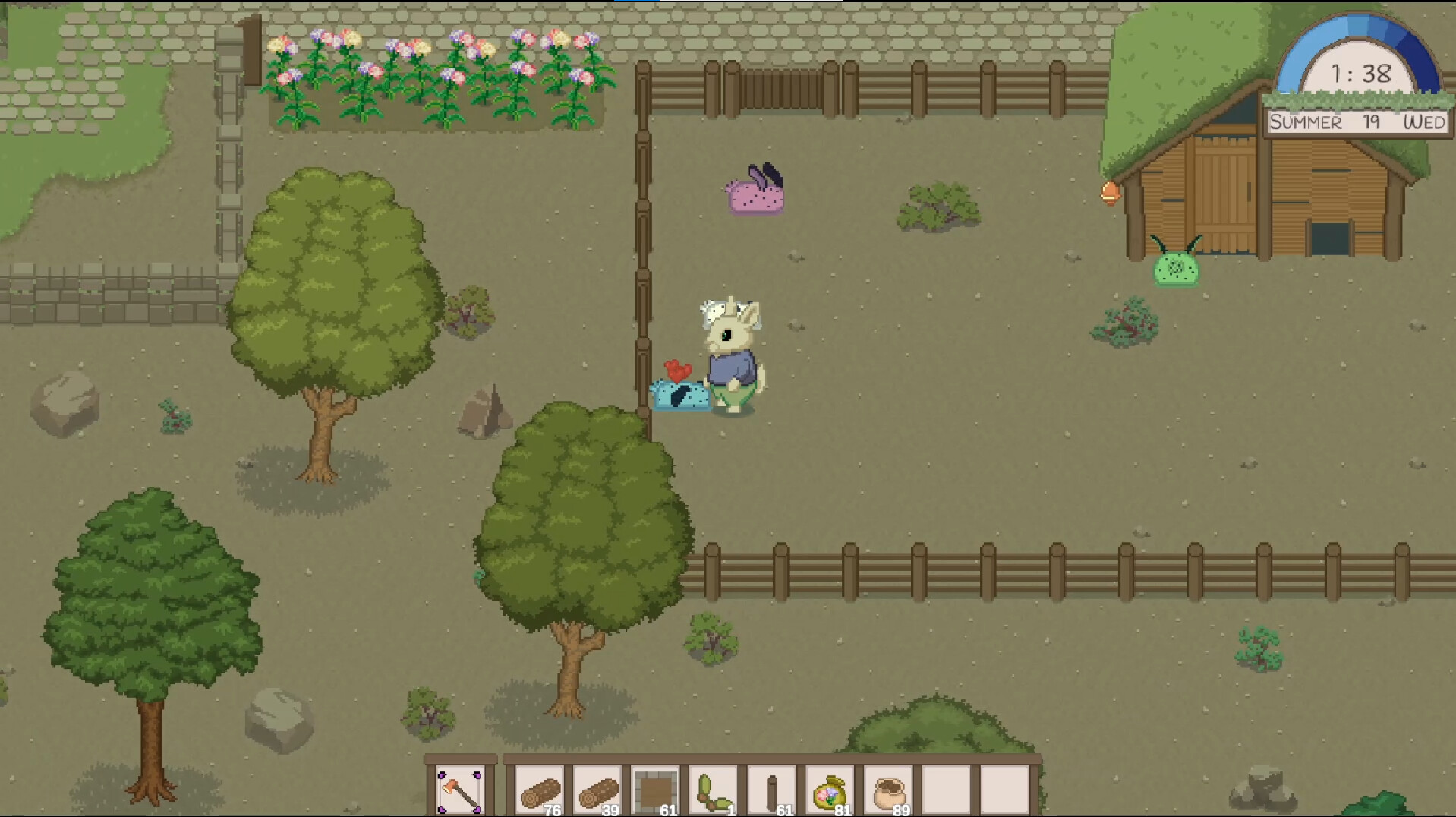This screenshot has width=1456, height=817.
Task: Select the wood log stack of 76
Action: tap(539, 788)
